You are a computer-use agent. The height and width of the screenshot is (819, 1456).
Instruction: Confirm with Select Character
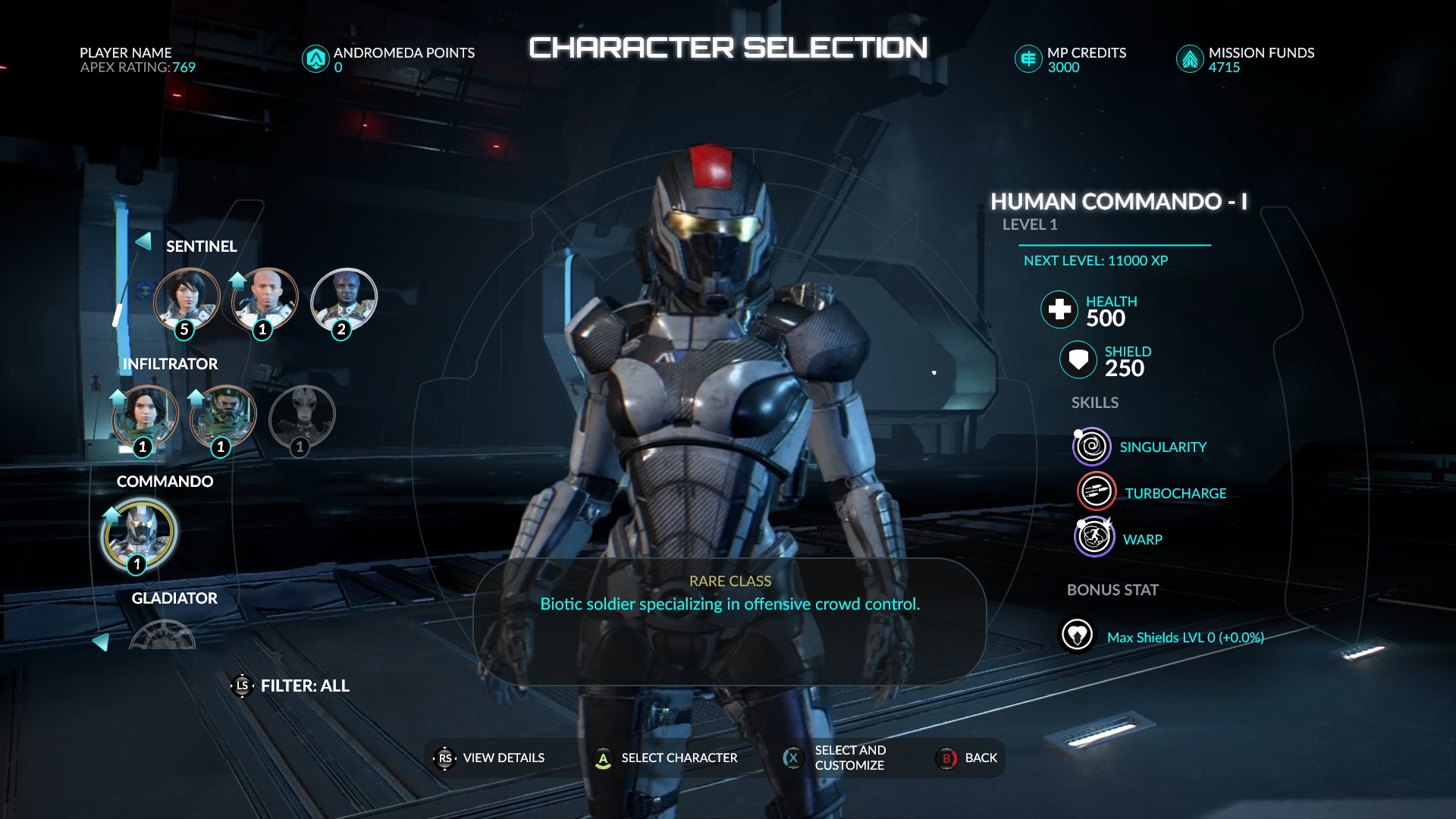click(x=665, y=758)
